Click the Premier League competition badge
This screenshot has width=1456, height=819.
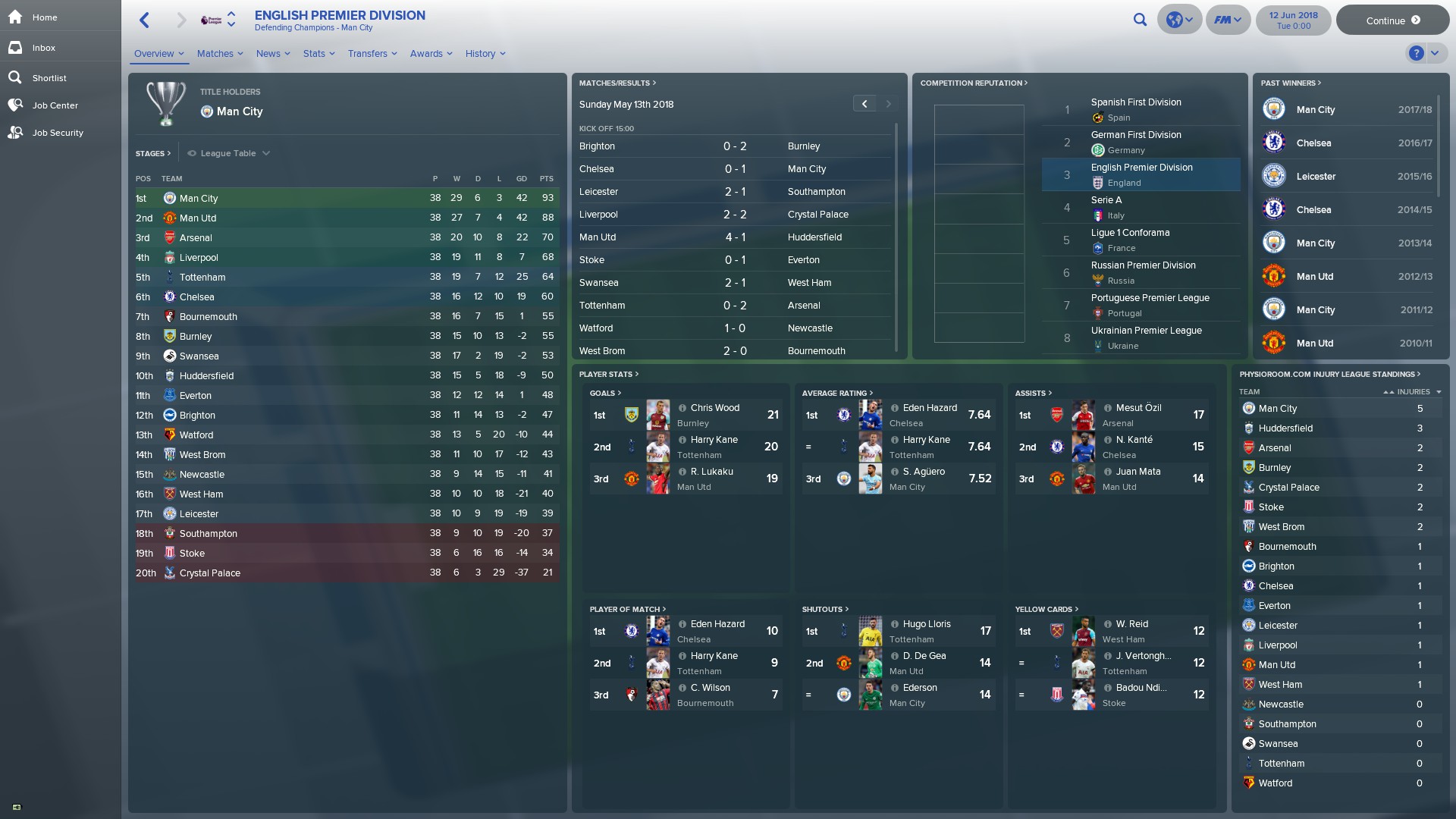coord(213,20)
